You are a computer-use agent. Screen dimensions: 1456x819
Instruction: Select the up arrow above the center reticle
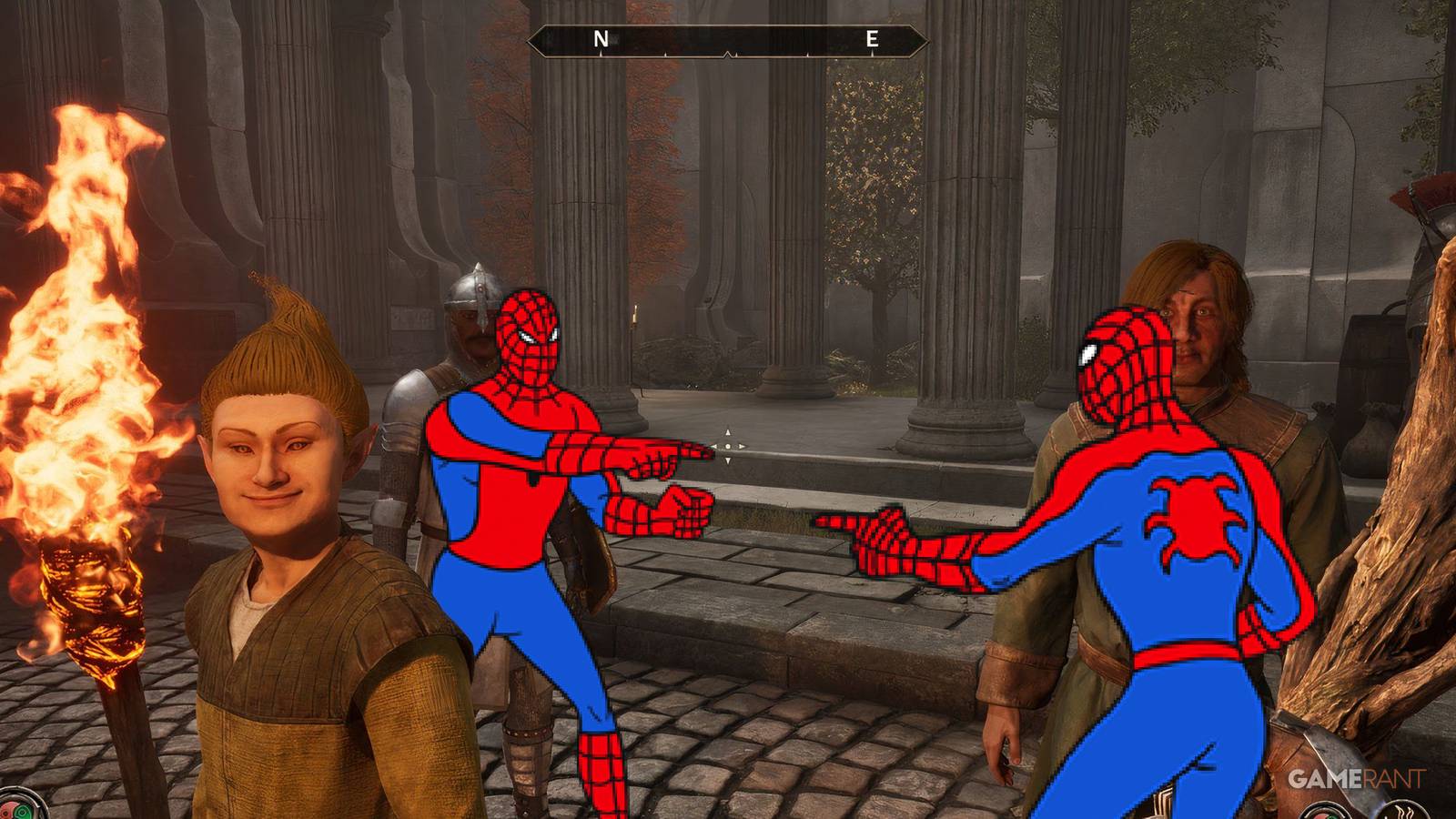728,432
